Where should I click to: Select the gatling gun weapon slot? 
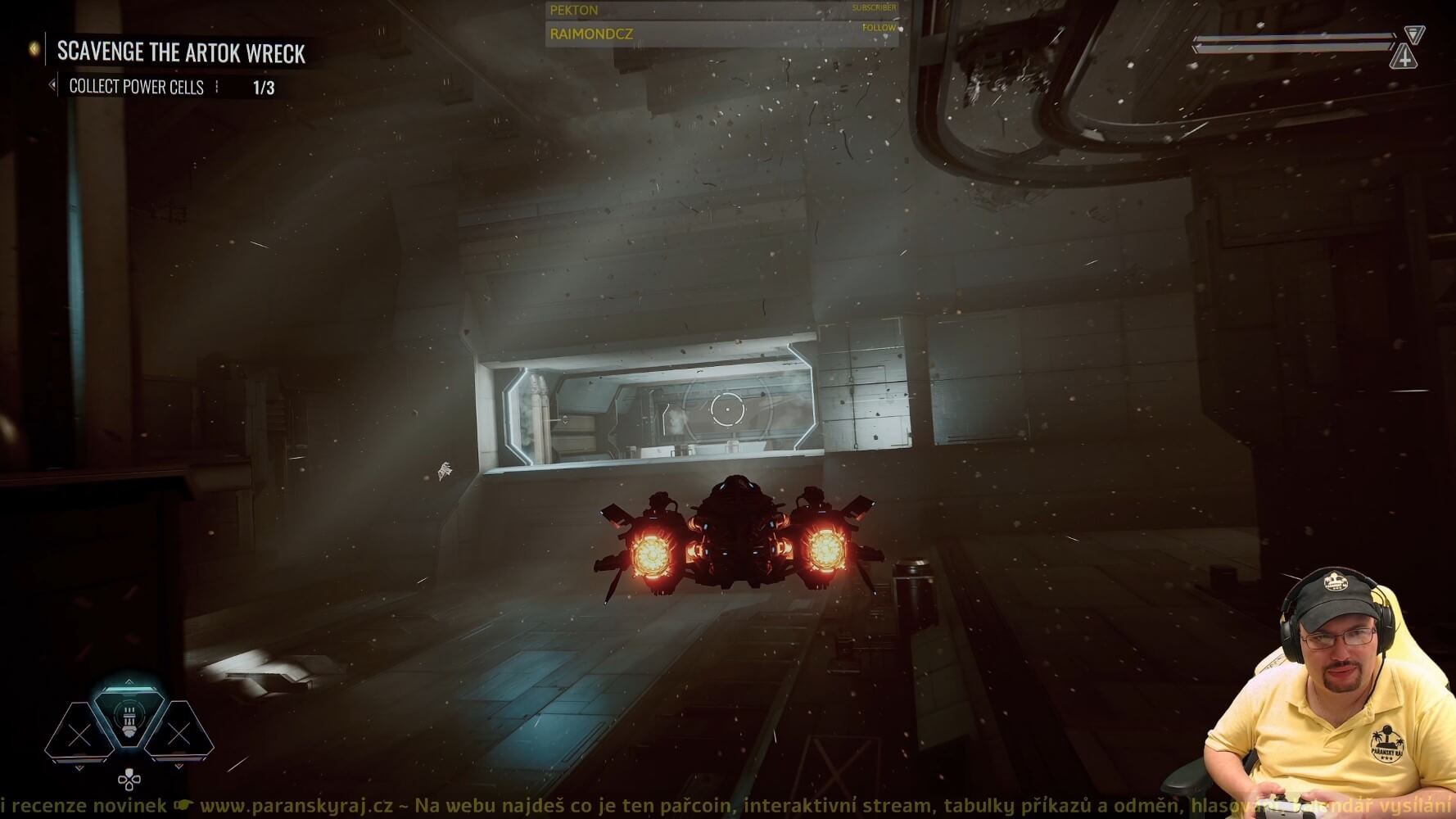[x=129, y=715]
